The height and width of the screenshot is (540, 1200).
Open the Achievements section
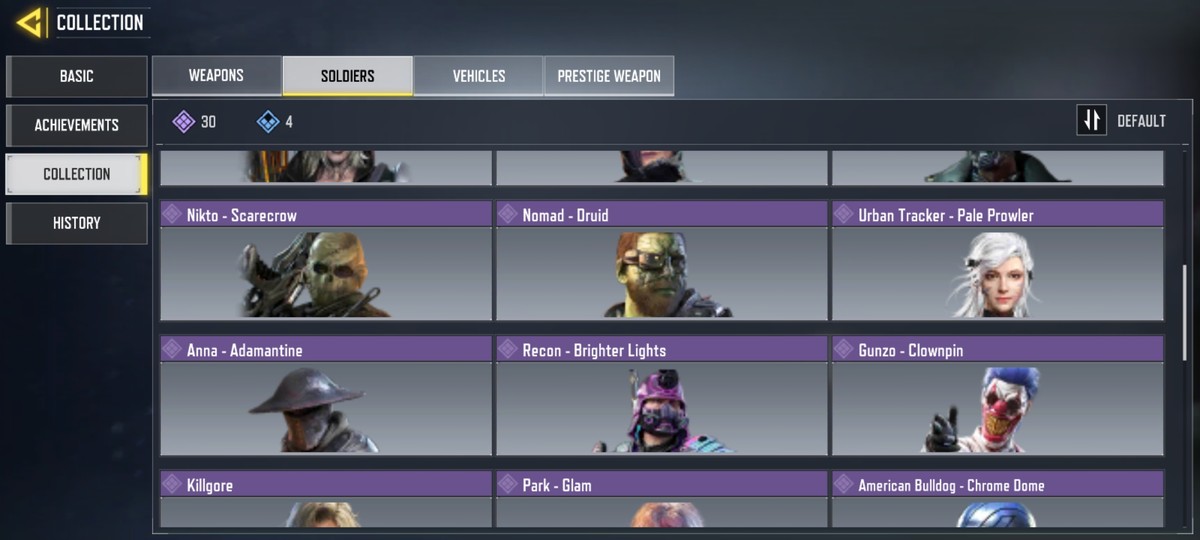(x=77, y=125)
